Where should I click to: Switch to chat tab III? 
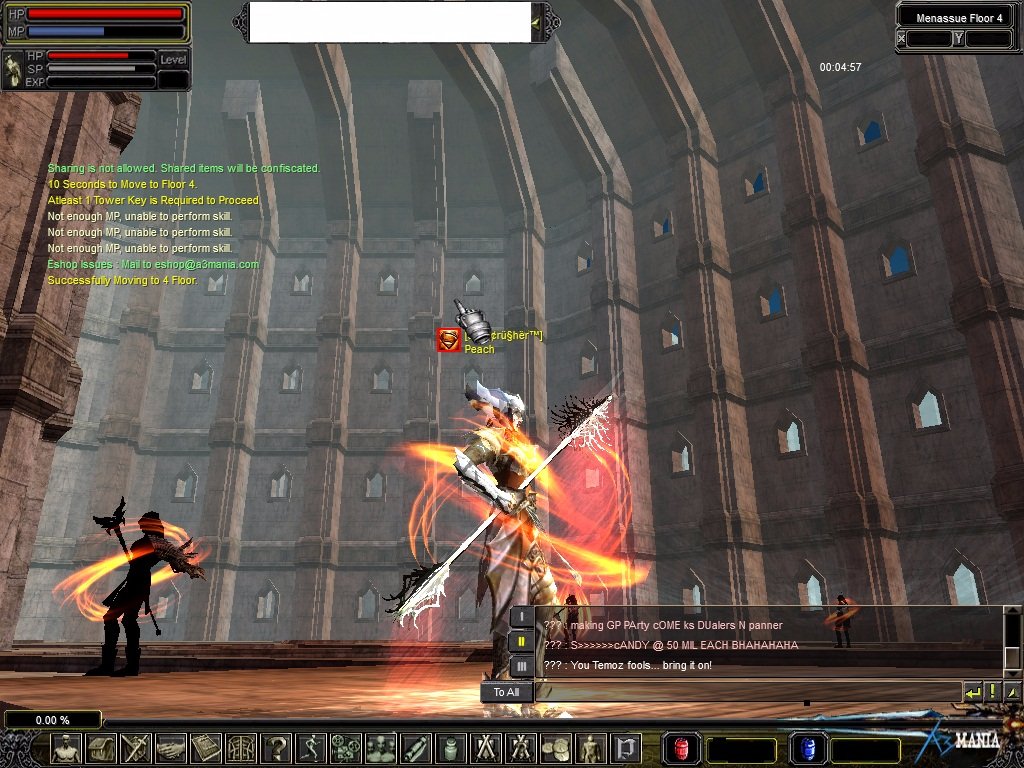click(x=522, y=666)
